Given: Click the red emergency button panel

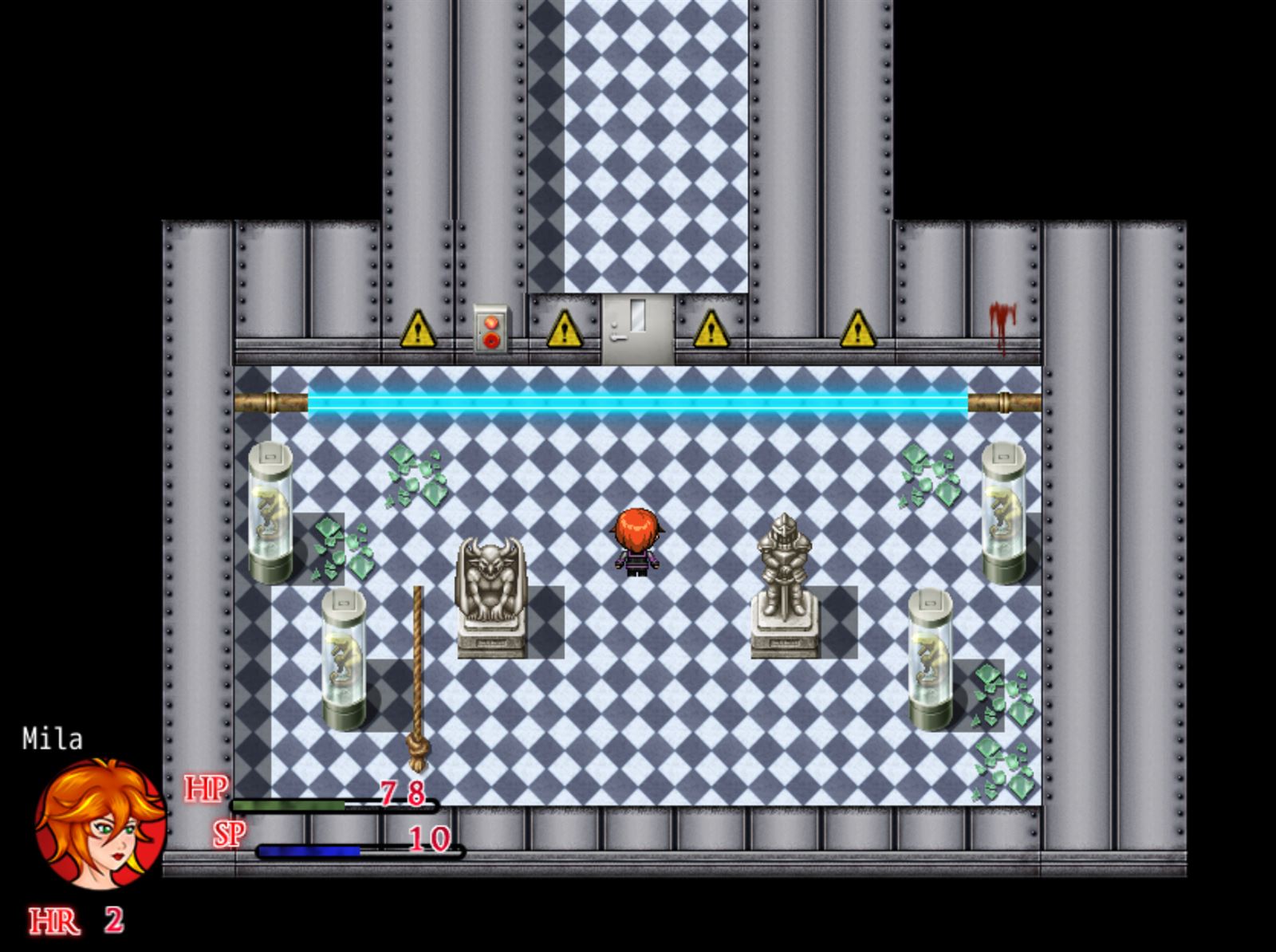Looking at the screenshot, I should tap(490, 327).
